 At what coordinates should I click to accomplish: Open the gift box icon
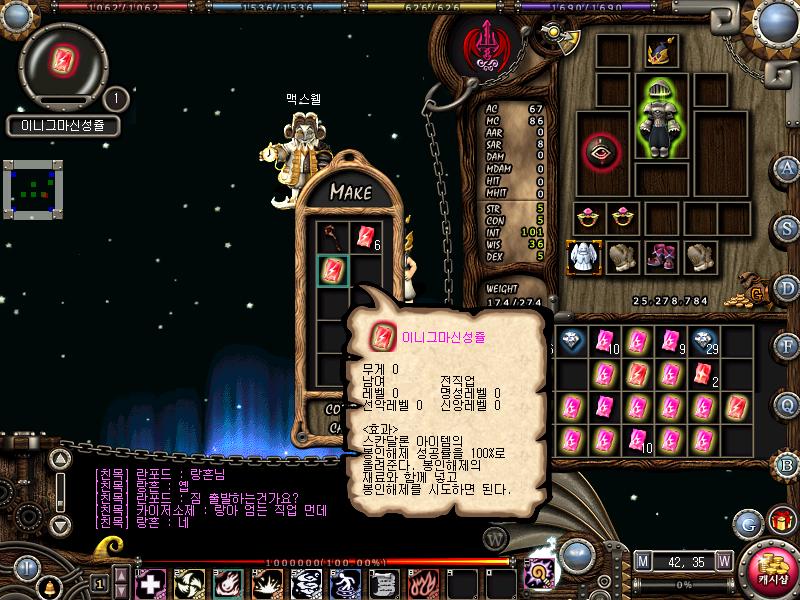point(780,522)
